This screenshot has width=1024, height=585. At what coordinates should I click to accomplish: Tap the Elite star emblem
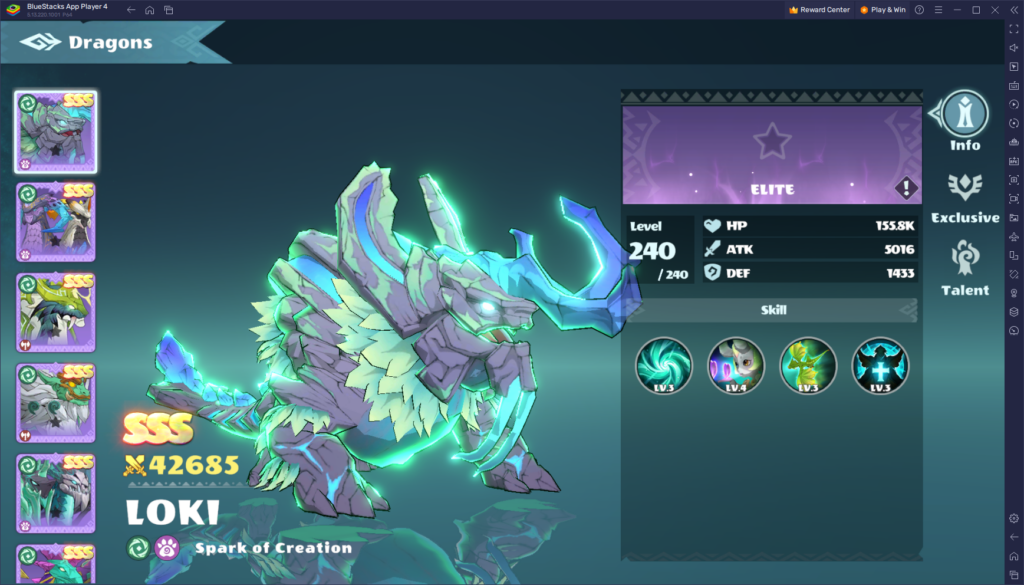[772, 141]
